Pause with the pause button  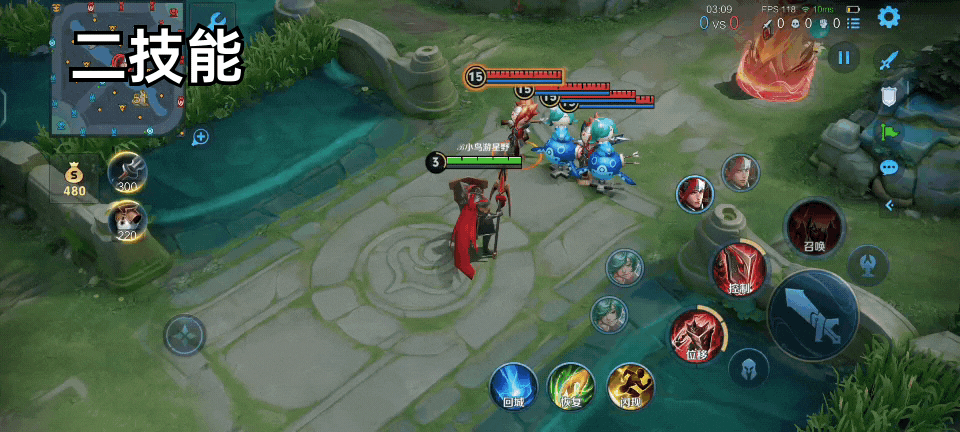(844, 57)
